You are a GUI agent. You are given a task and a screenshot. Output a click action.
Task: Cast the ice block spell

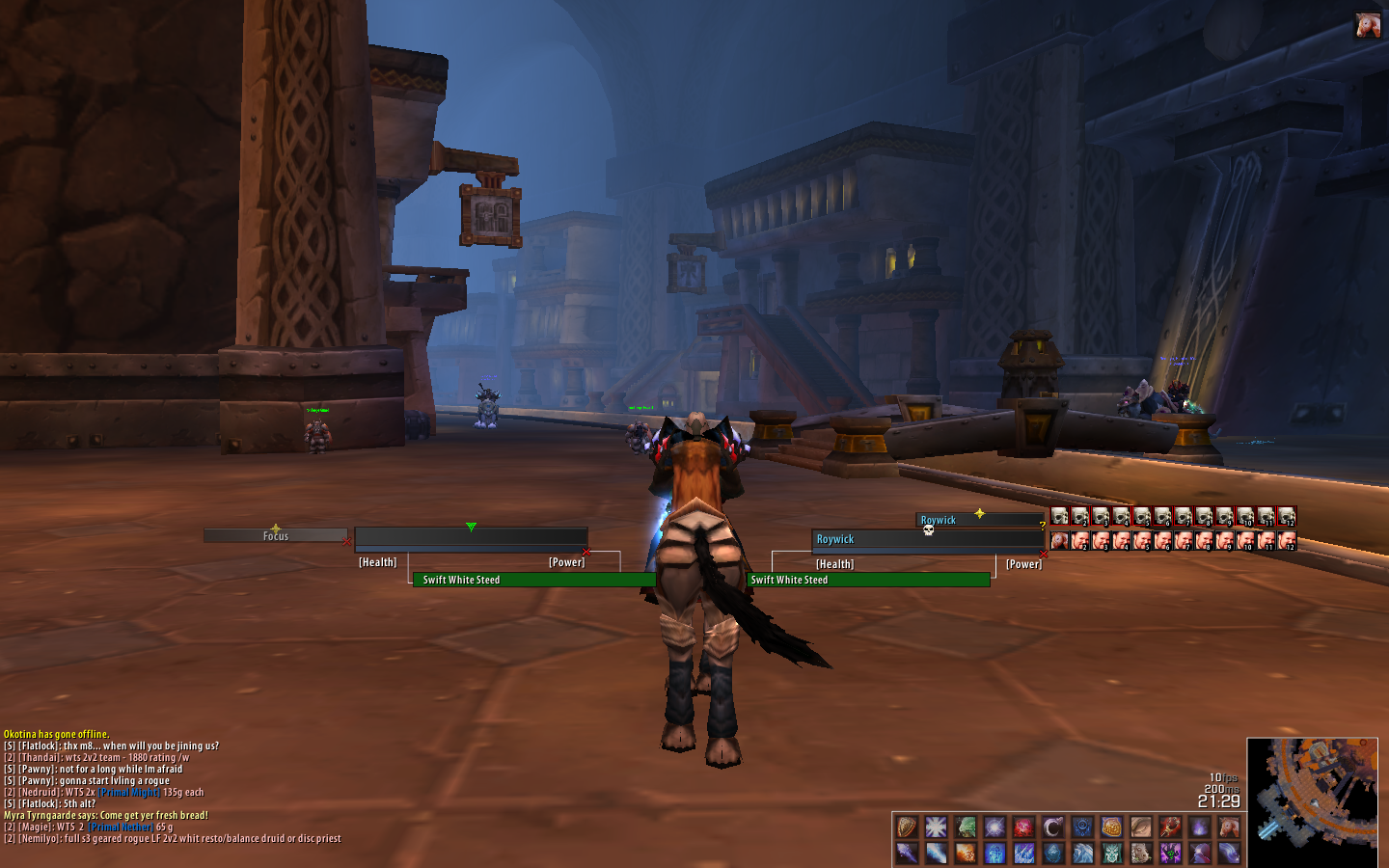[x=1053, y=853]
